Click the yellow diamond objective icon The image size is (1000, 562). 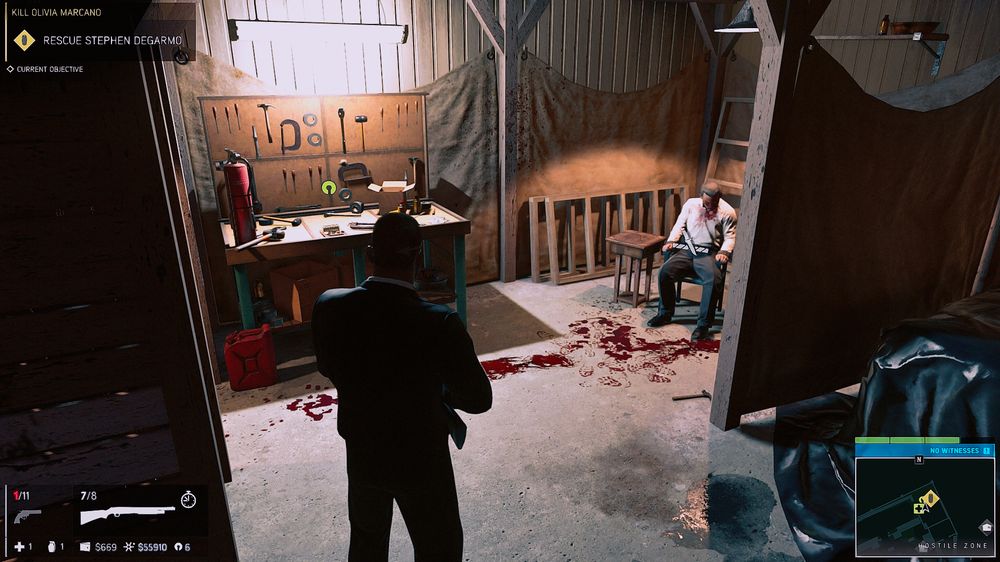pyautogui.click(x=23, y=42)
